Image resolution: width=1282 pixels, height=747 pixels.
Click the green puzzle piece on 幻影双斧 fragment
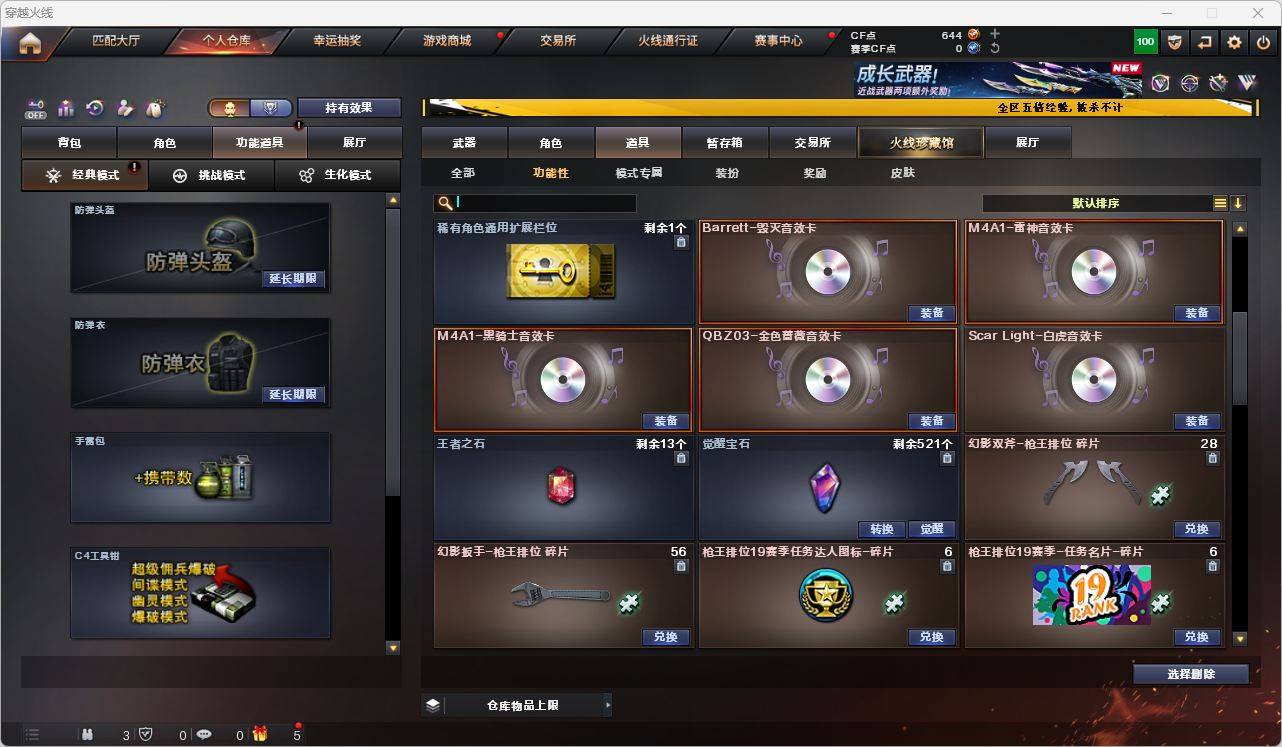click(x=1161, y=493)
